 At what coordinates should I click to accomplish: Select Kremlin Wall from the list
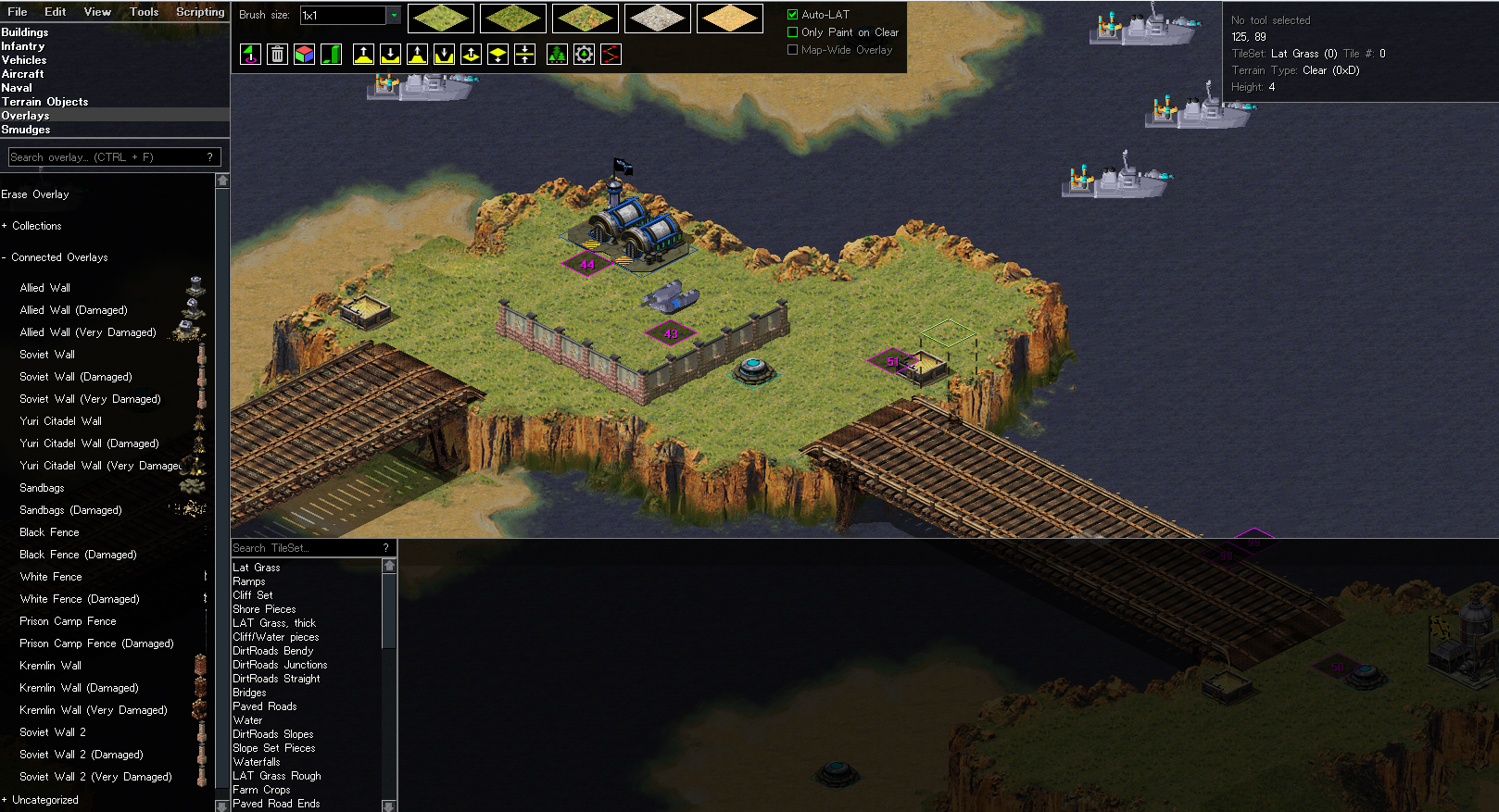click(51, 666)
